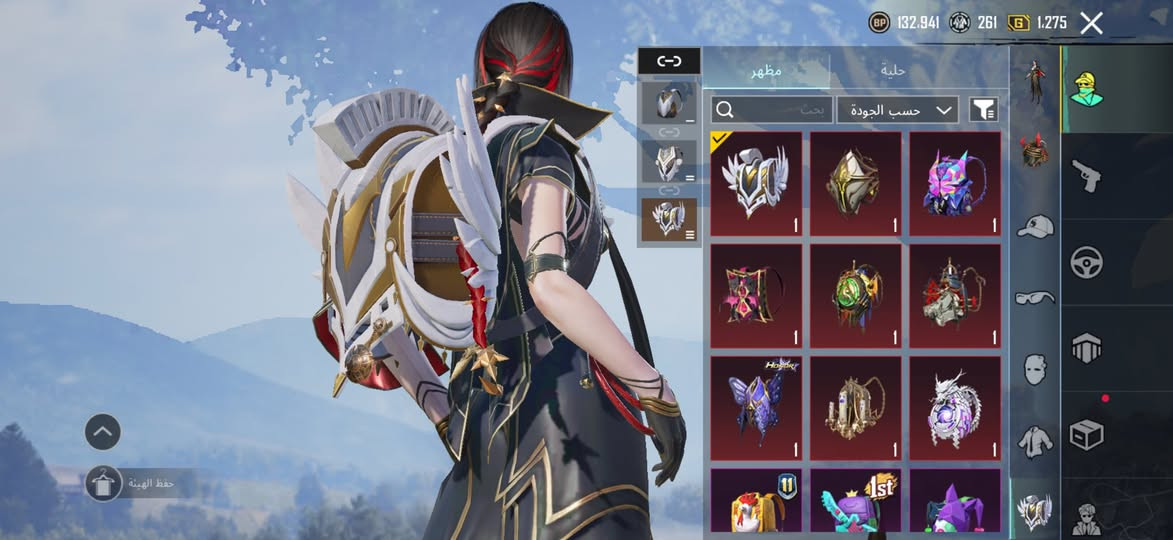
Task: Open the filter options icon
Action: click(x=983, y=109)
